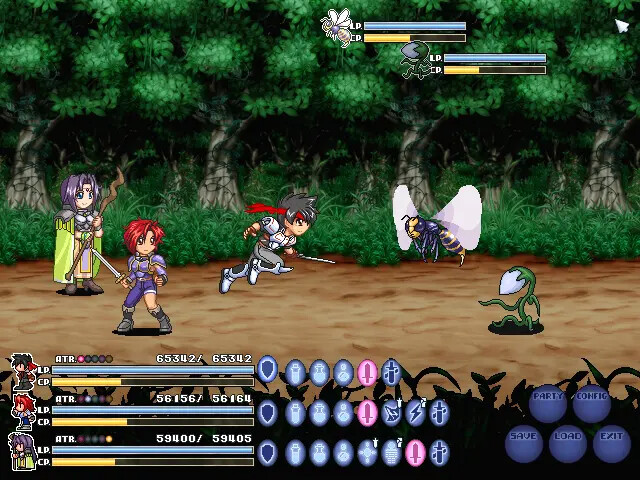The width and height of the screenshot is (640, 480).
Task: Choose the shield icon in the black-haired hero's row
Action: tap(267, 371)
